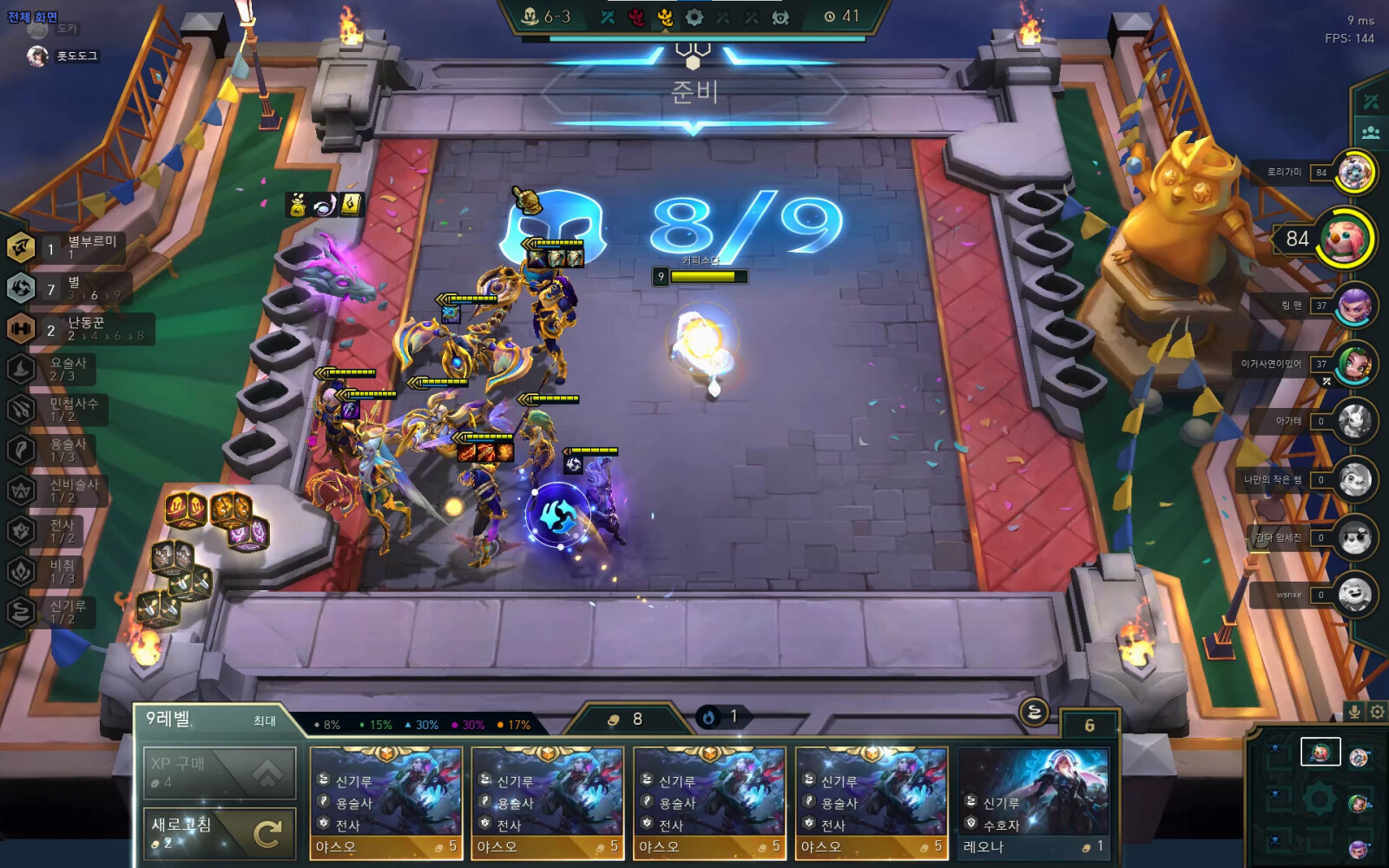Open the 신비술사 trait entry
Viewport: 1389px width, 868px height.
coord(57,490)
